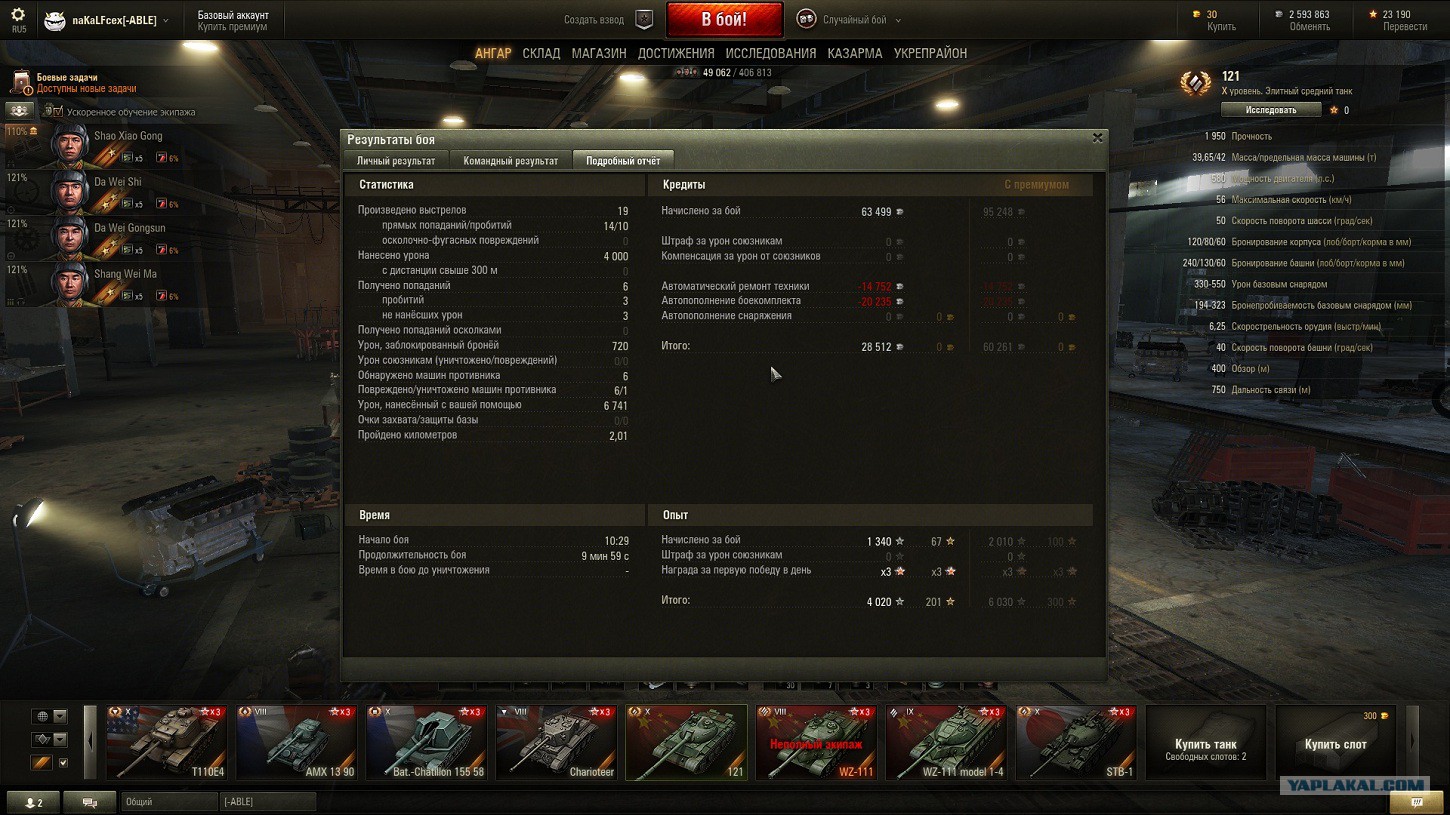1450x815 pixels.
Task: Open the СКЛАД menu
Action: click(541, 53)
